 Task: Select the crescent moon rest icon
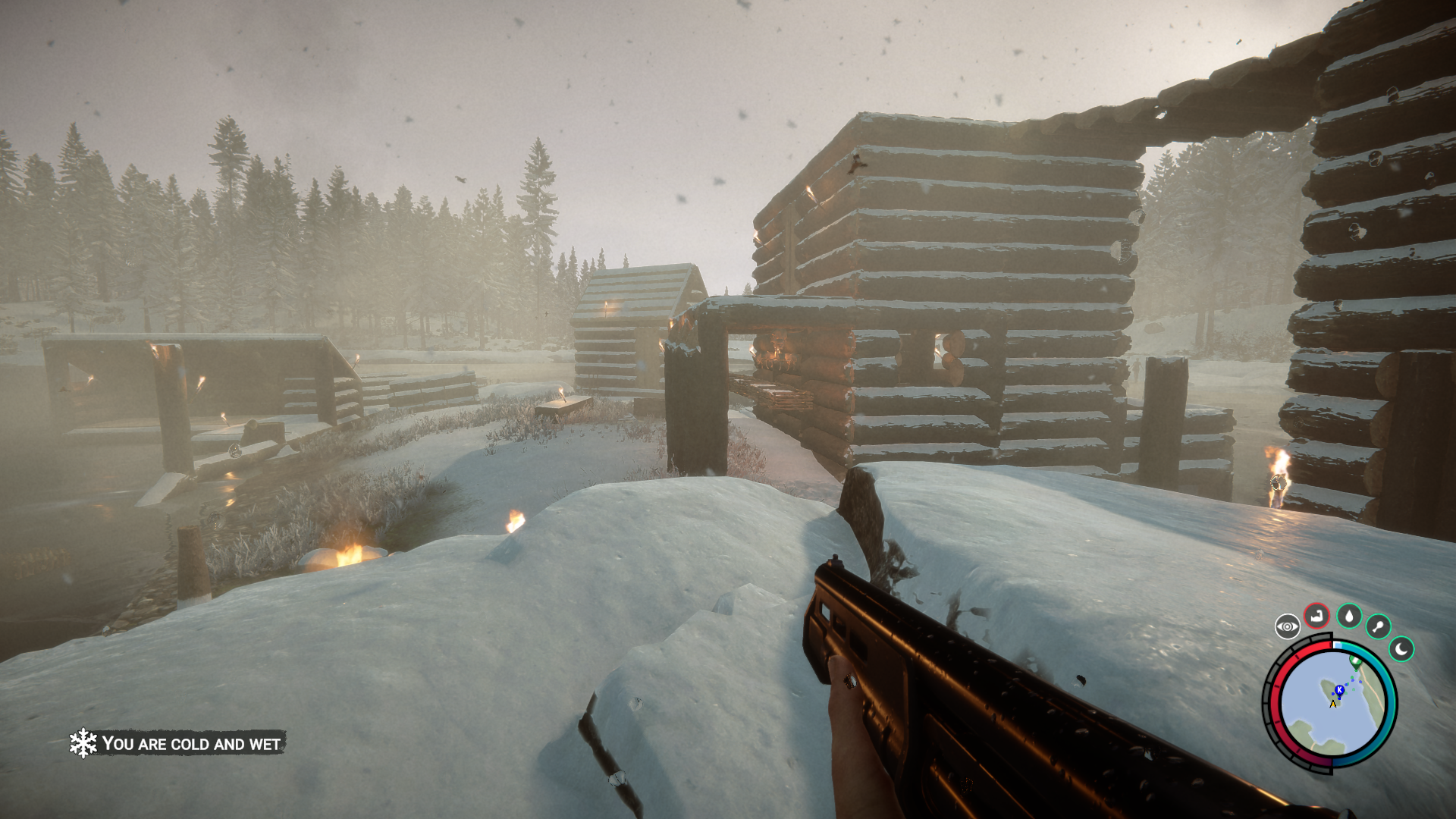pyautogui.click(x=1401, y=649)
